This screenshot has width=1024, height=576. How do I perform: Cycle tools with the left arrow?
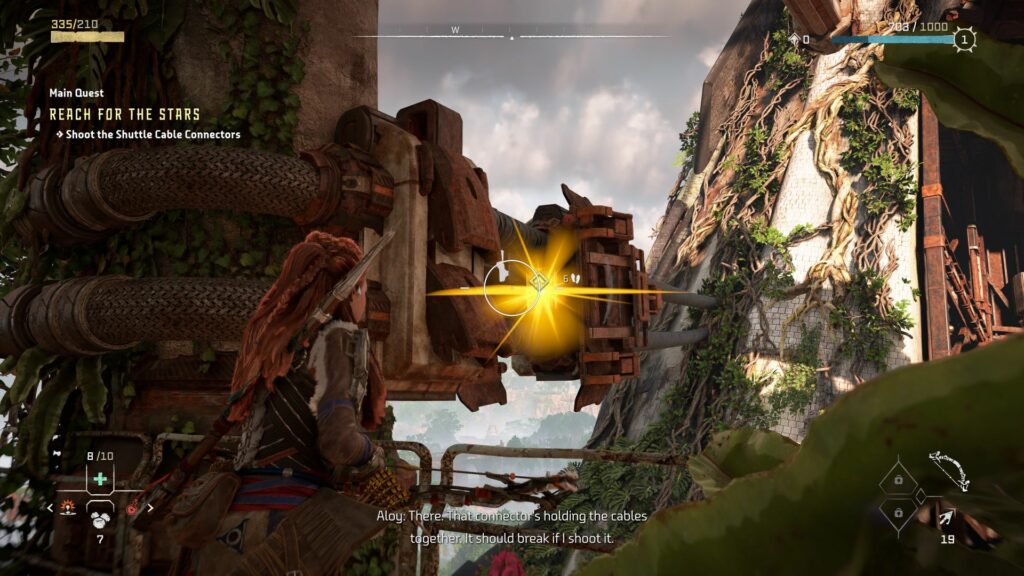tap(51, 508)
